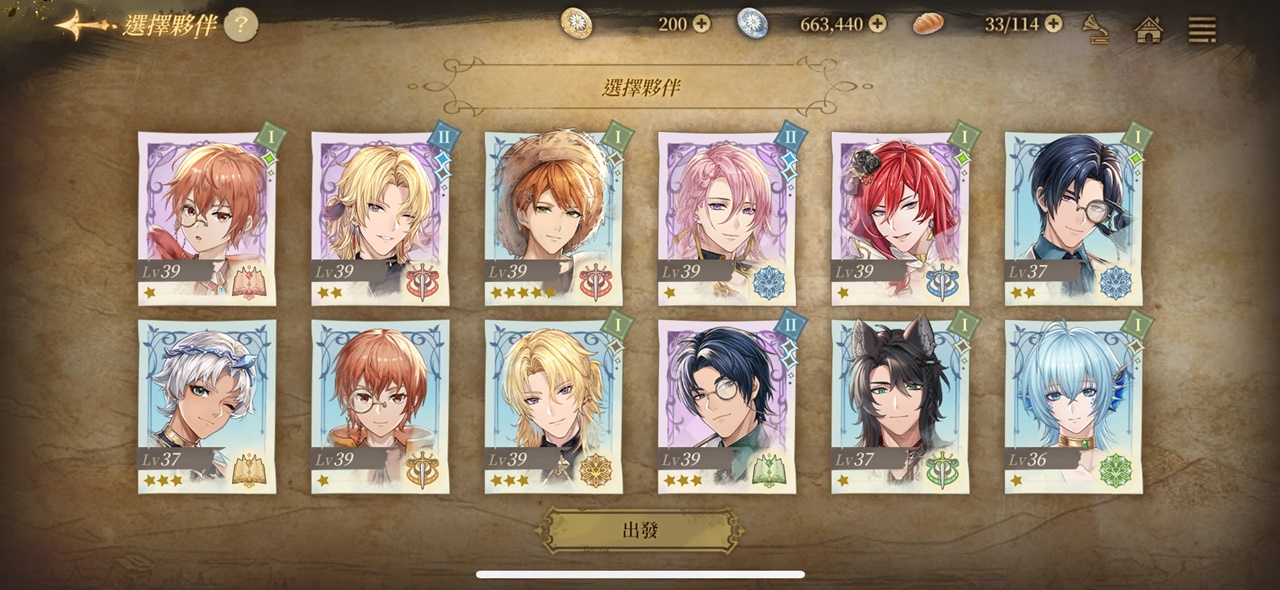Select the Lv39 black-haired partner in green
Viewport: 1280px width, 590px height.
coord(726,406)
